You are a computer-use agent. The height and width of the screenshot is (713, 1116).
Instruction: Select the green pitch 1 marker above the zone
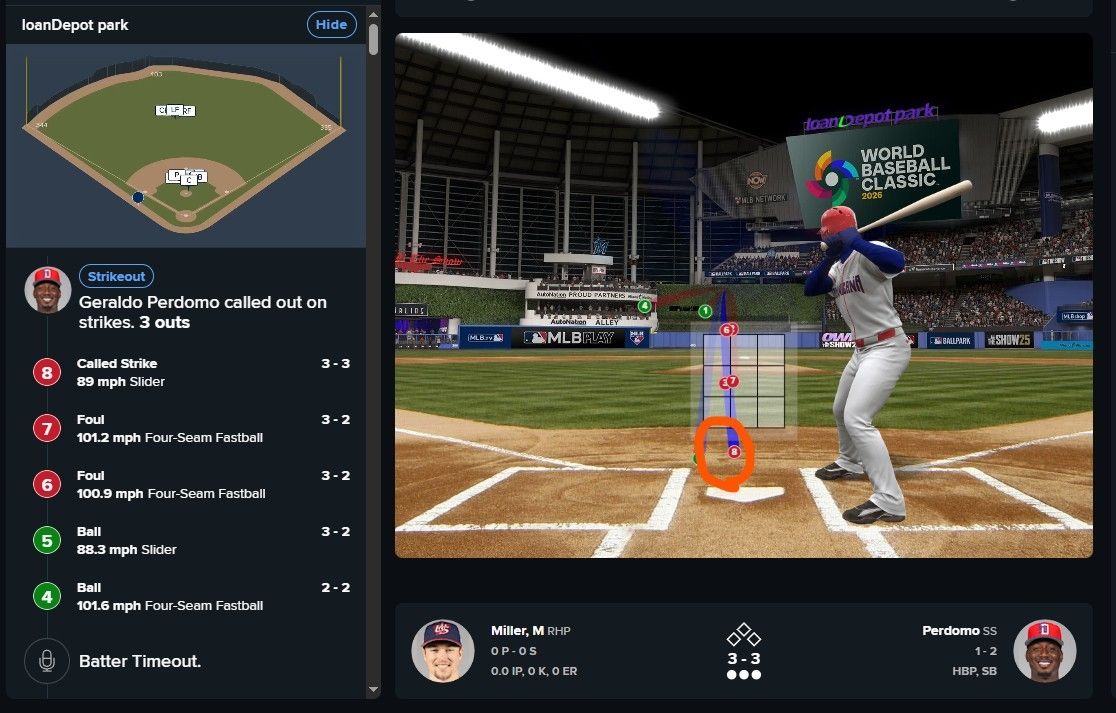tap(705, 312)
